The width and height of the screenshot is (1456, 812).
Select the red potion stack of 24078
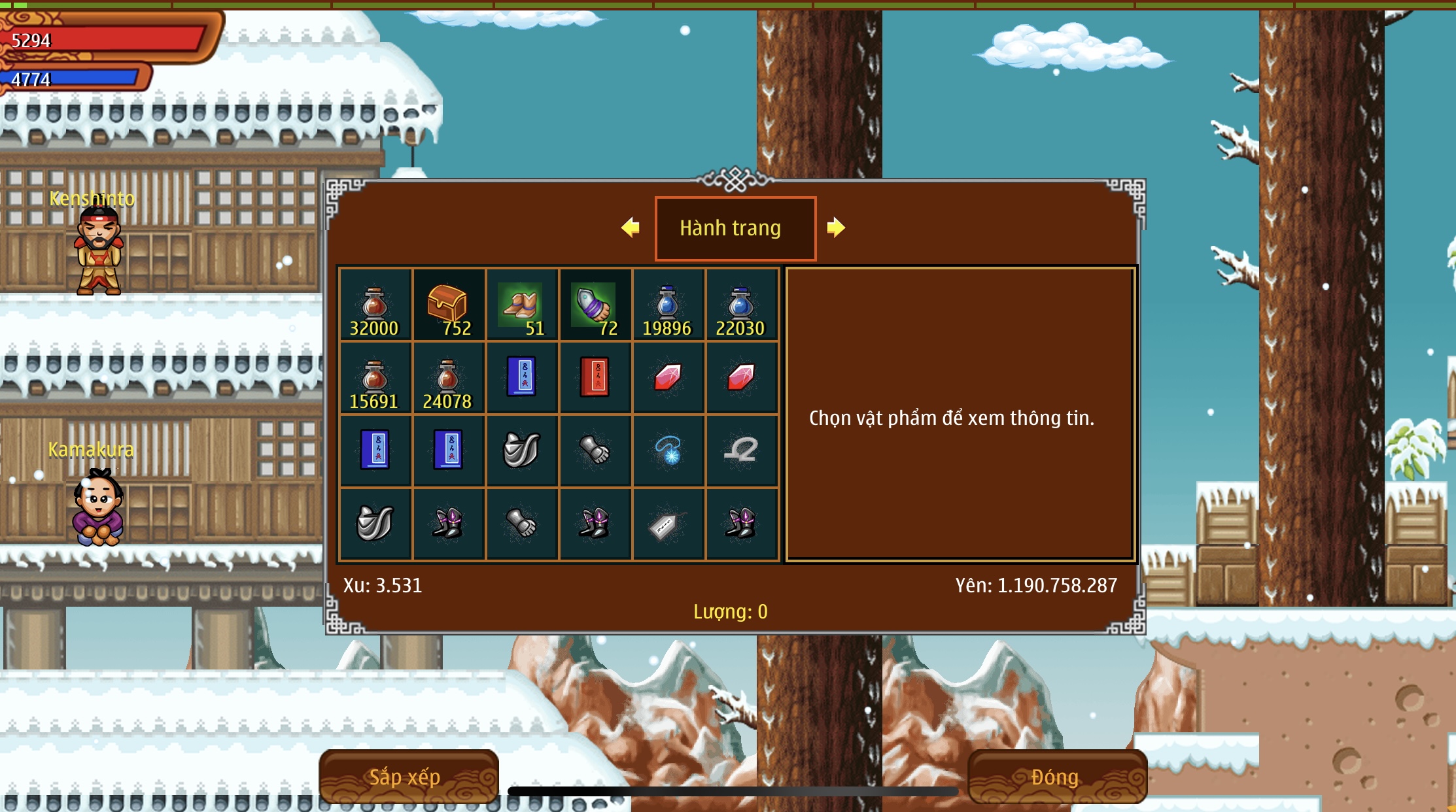click(x=448, y=379)
